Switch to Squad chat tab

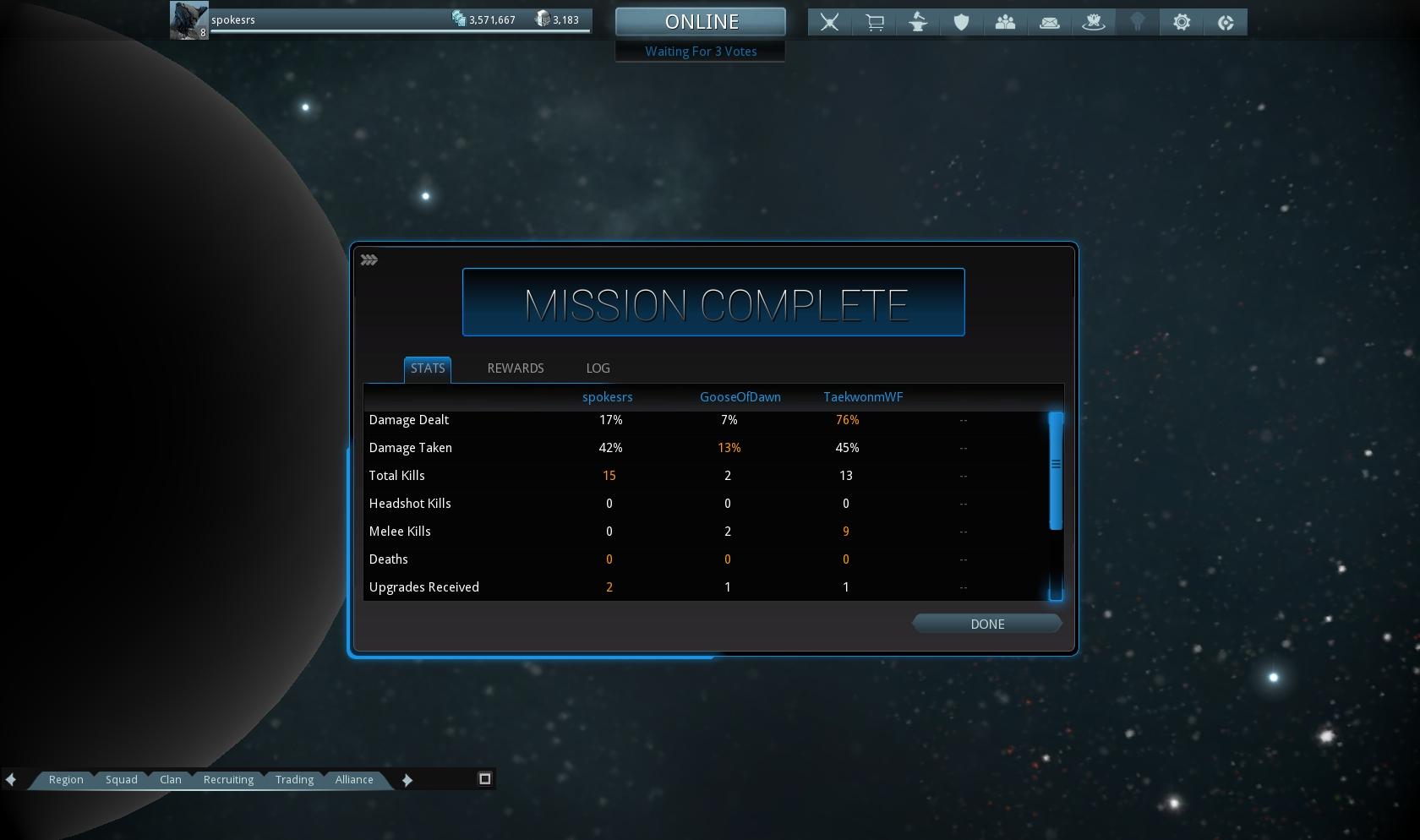121,779
